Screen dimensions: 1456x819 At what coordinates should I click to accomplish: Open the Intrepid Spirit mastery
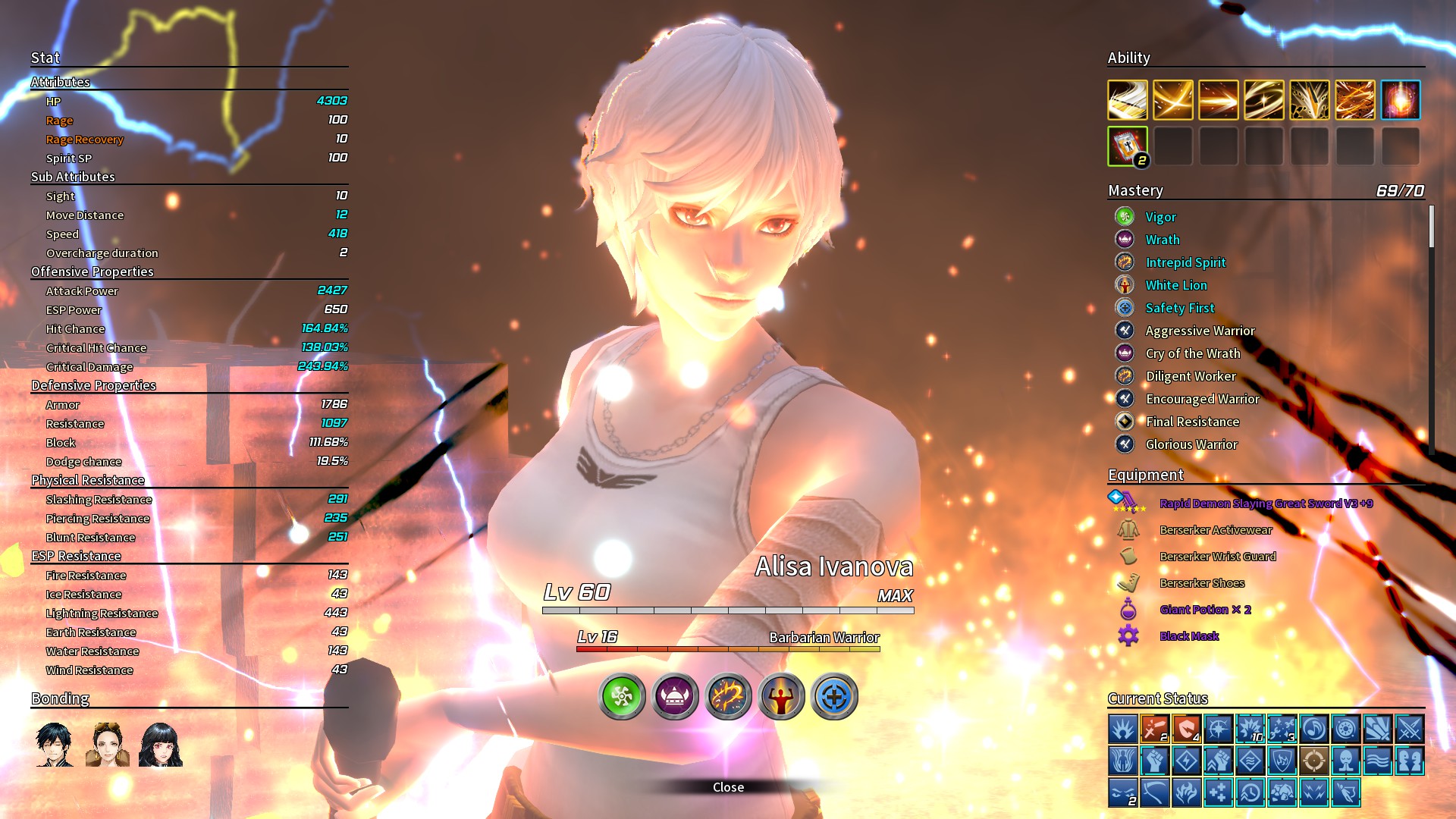(1185, 262)
